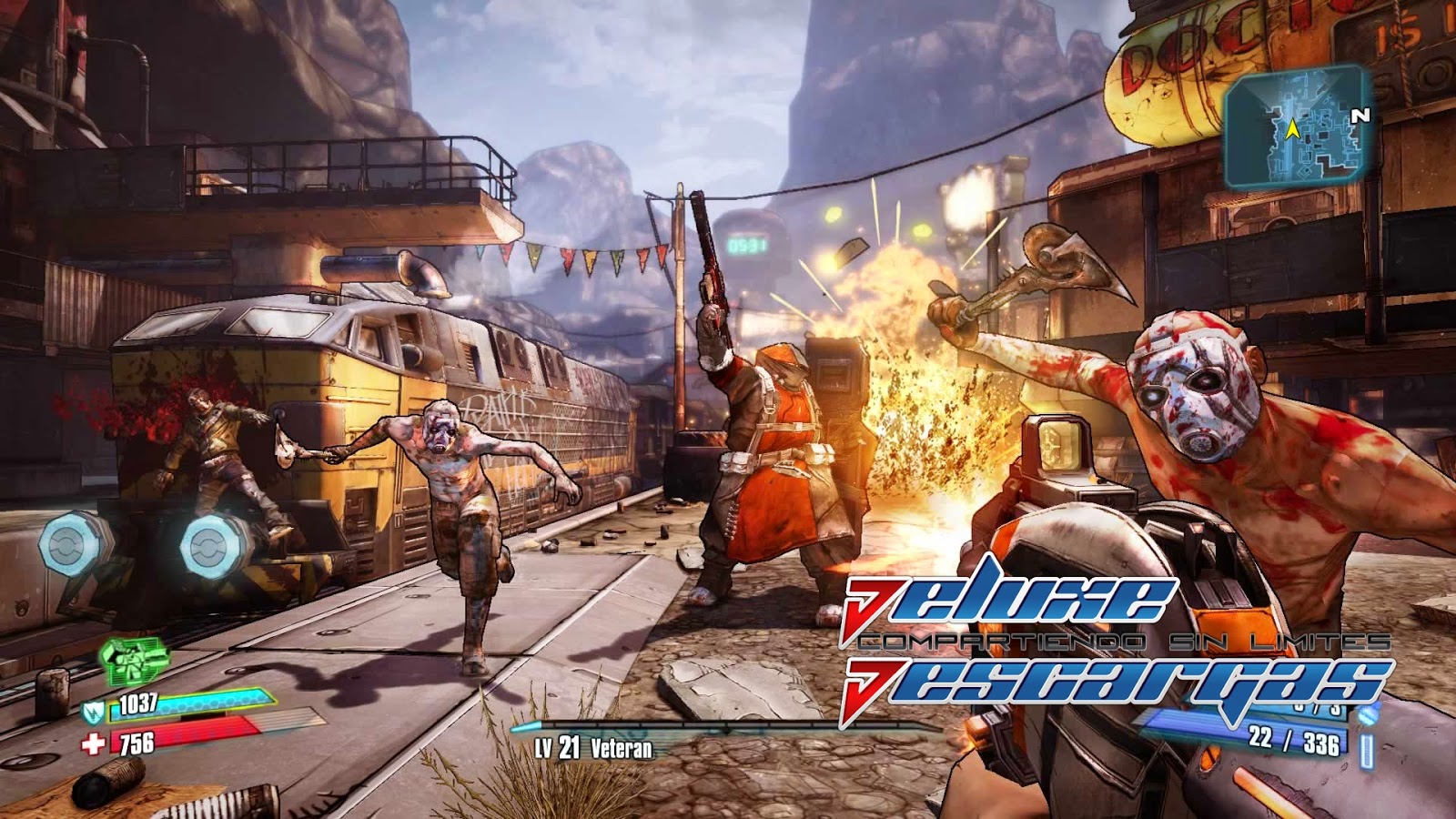This screenshot has height=819, width=1456.
Task: Click the north indicator on the minimap
Action: coord(1360,116)
